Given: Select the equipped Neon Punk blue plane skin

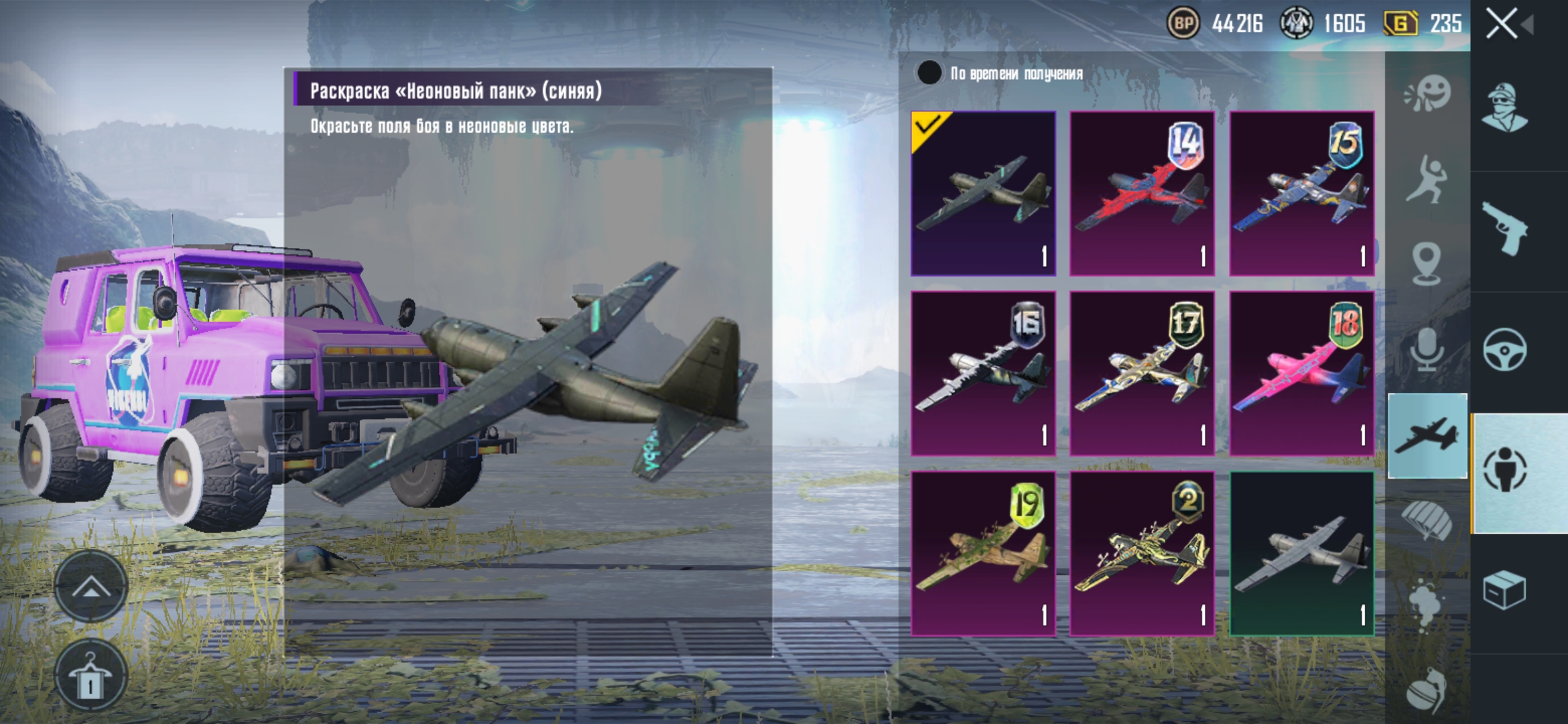Looking at the screenshot, I should (x=983, y=194).
